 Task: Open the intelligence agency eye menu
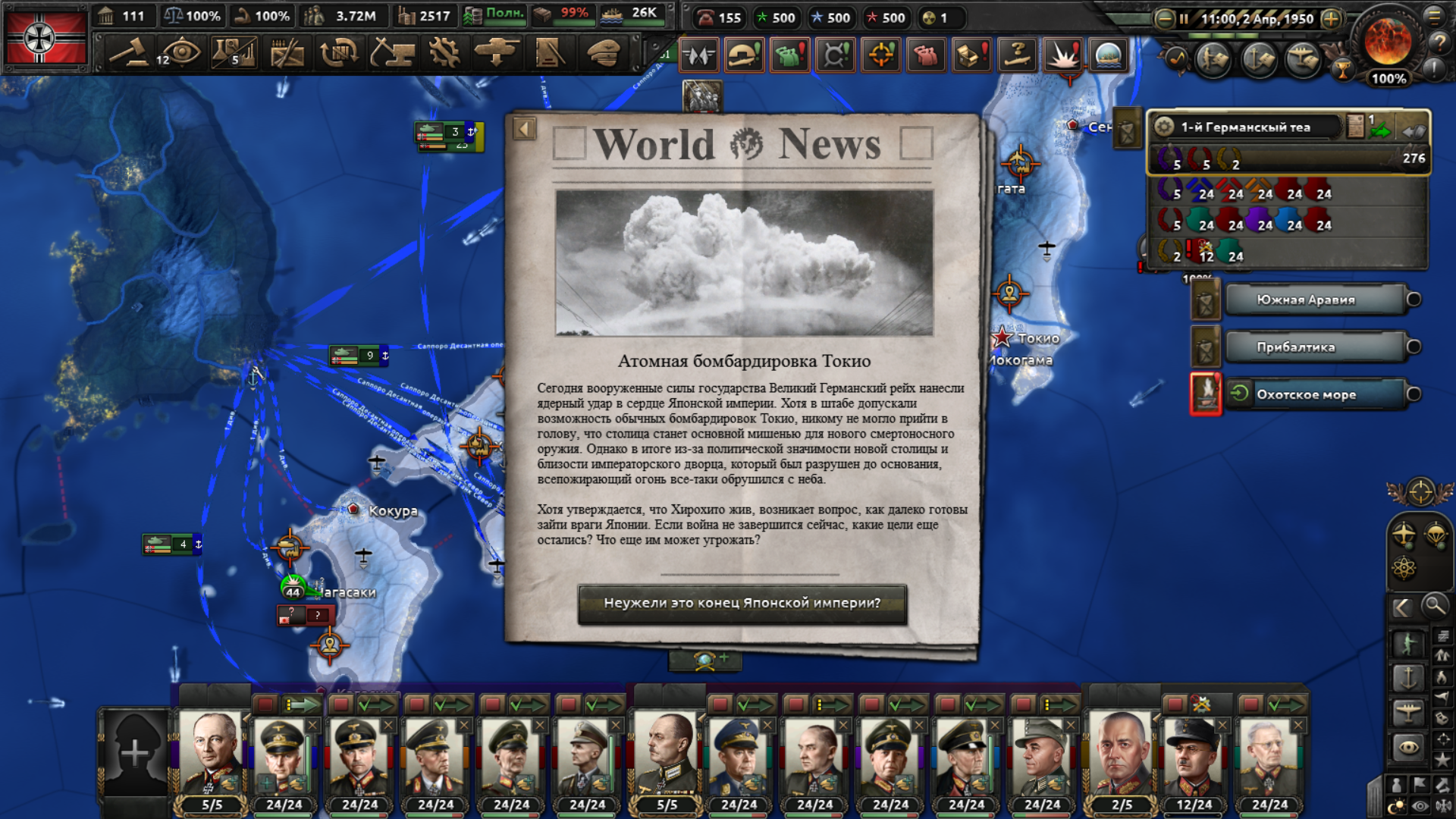180,53
